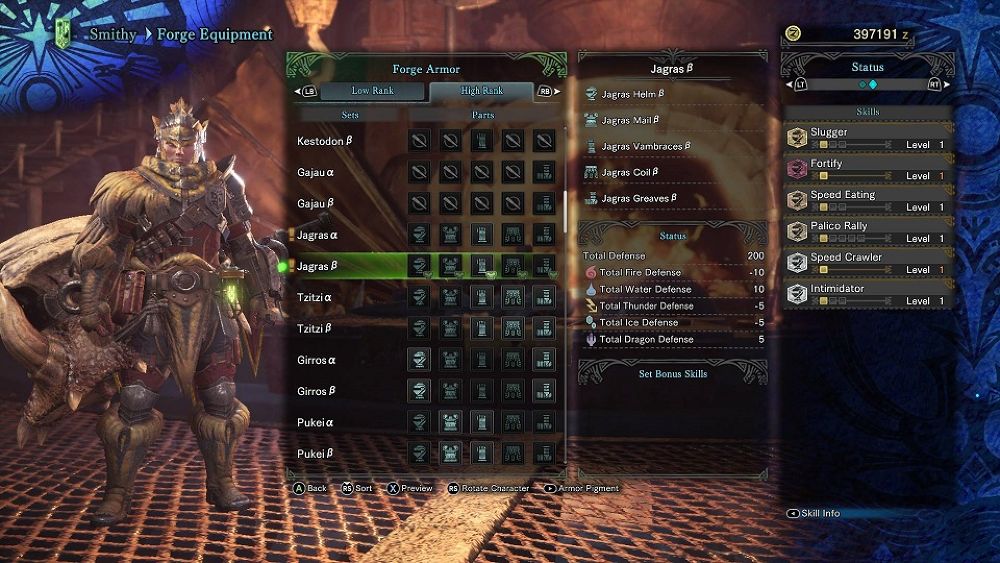Viewport: 1000px width, 563px height.
Task: Choose the Gajau α set row
Action: click(x=317, y=173)
